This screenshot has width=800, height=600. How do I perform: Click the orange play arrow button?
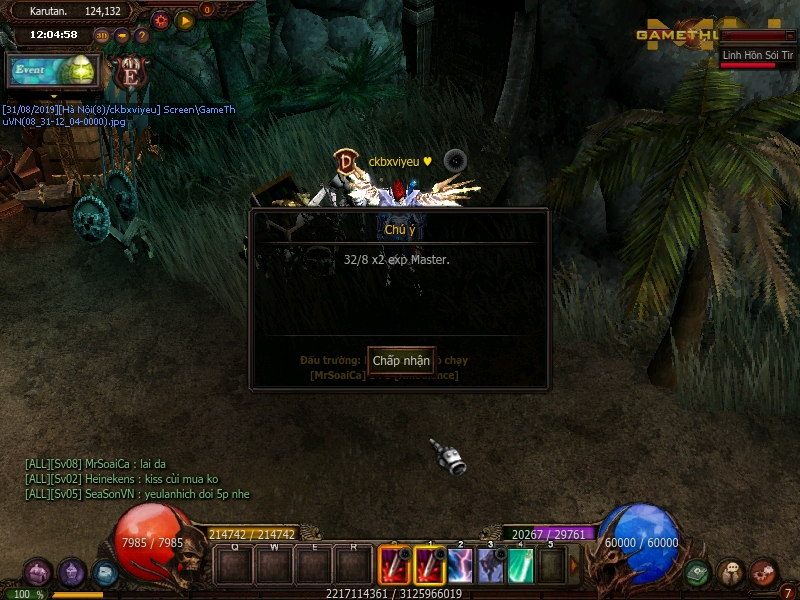[185, 19]
